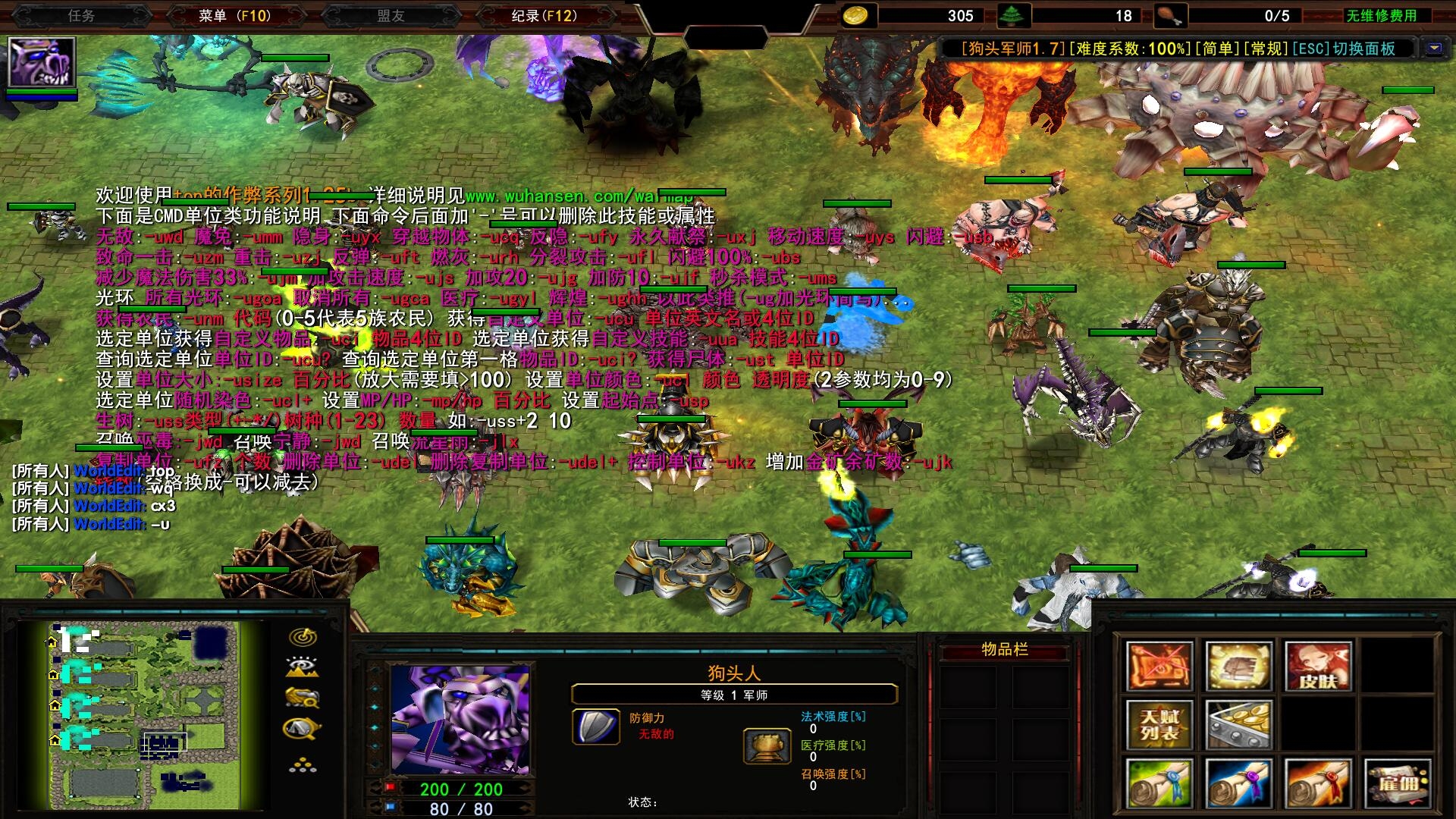Screen dimensions: 1456x819
Task: Open the 天赋列表 talent list
Action: click(x=1159, y=724)
